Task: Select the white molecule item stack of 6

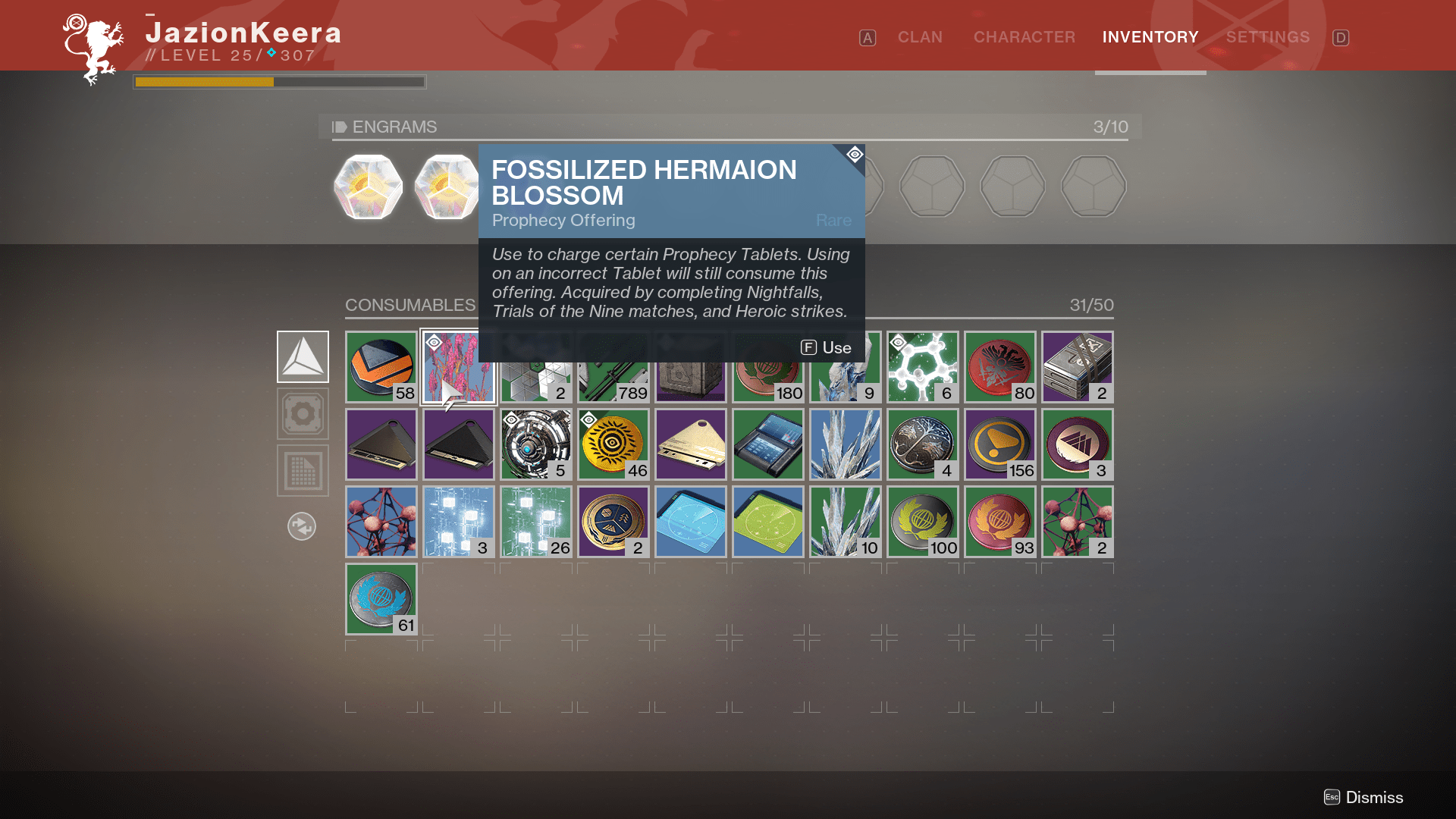Action: [x=923, y=367]
